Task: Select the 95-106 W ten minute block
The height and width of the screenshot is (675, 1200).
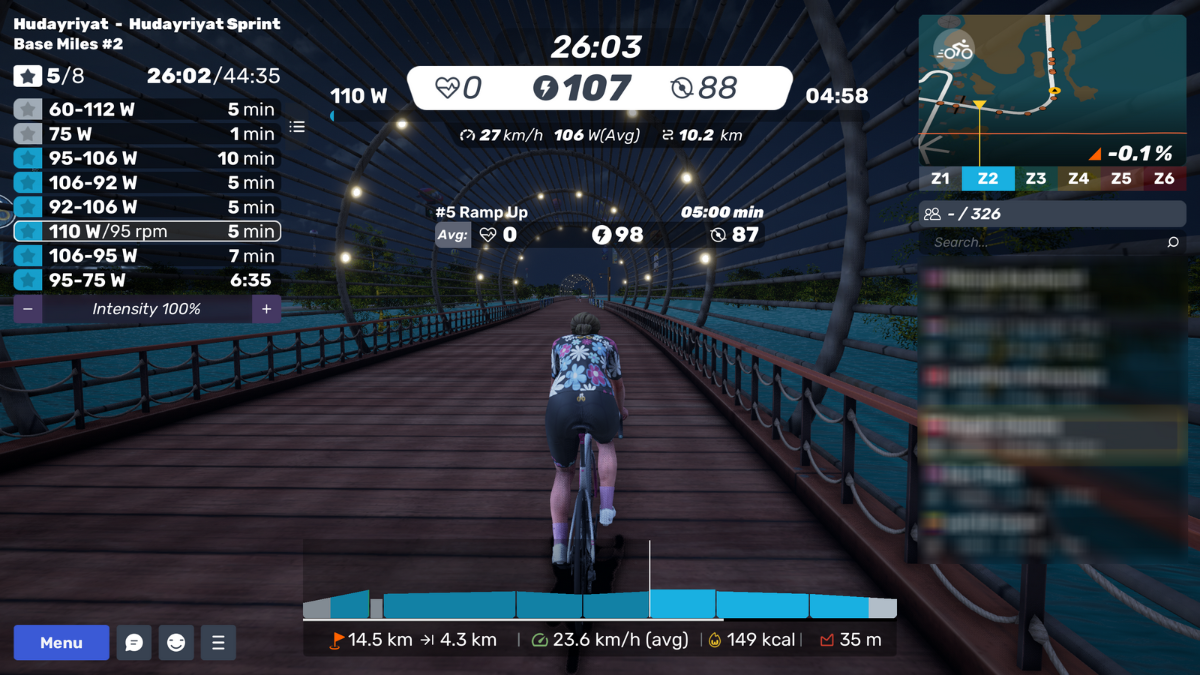Action: pyautogui.click(x=147, y=159)
